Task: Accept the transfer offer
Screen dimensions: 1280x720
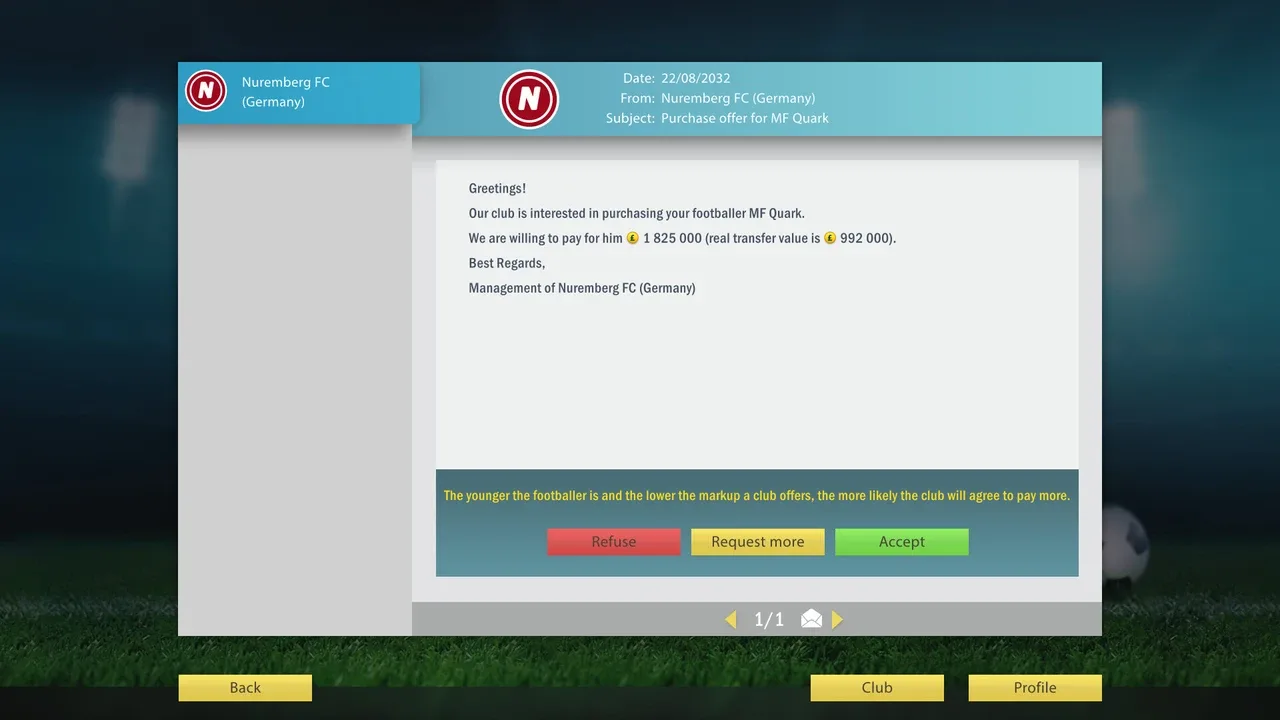Action: tap(901, 542)
